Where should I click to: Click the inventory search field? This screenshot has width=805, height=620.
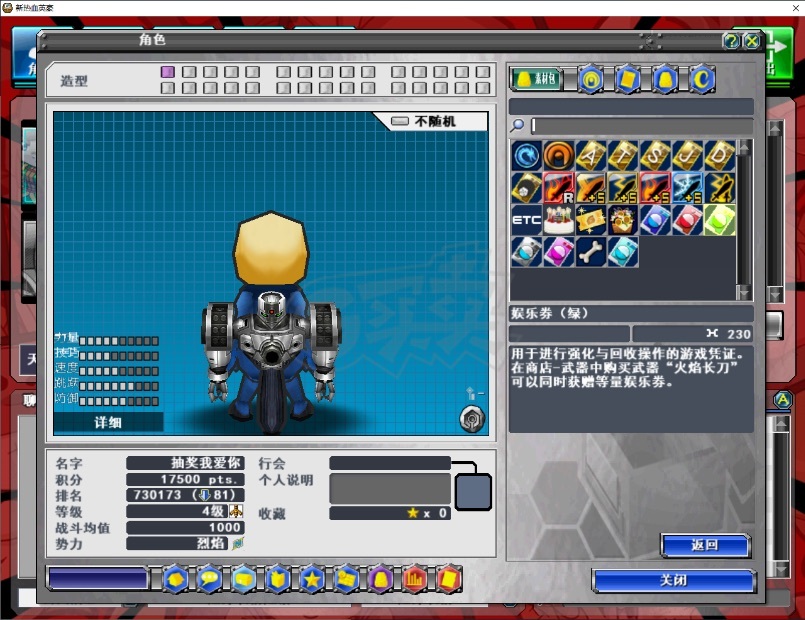(x=640, y=125)
